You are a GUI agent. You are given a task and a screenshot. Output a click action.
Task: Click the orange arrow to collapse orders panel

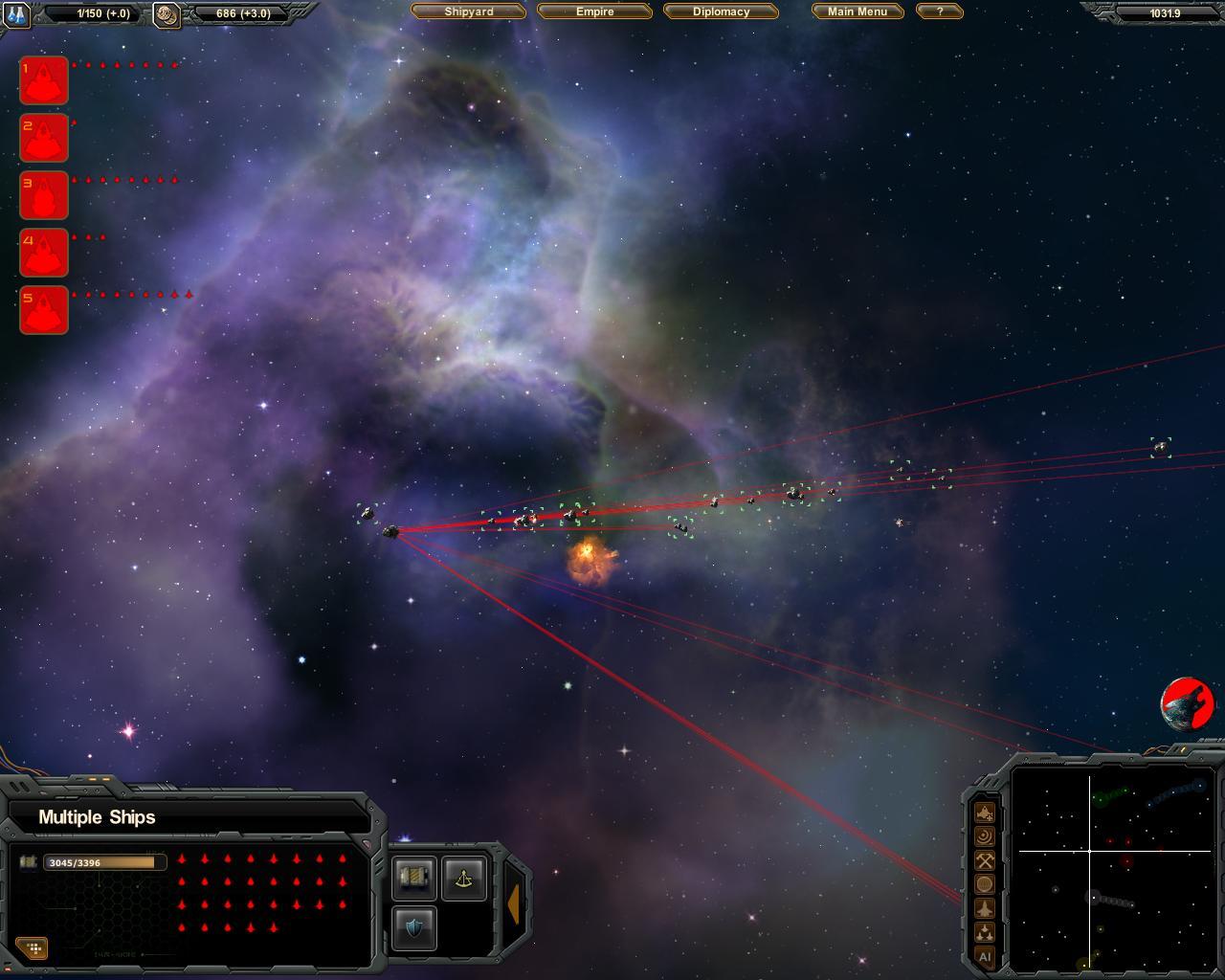pyautogui.click(x=514, y=903)
